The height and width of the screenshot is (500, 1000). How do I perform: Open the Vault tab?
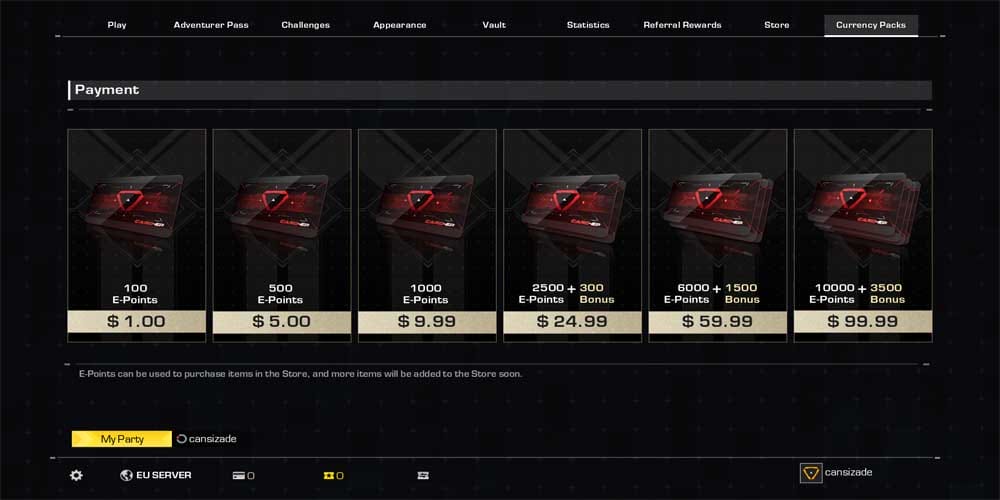[494, 25]
